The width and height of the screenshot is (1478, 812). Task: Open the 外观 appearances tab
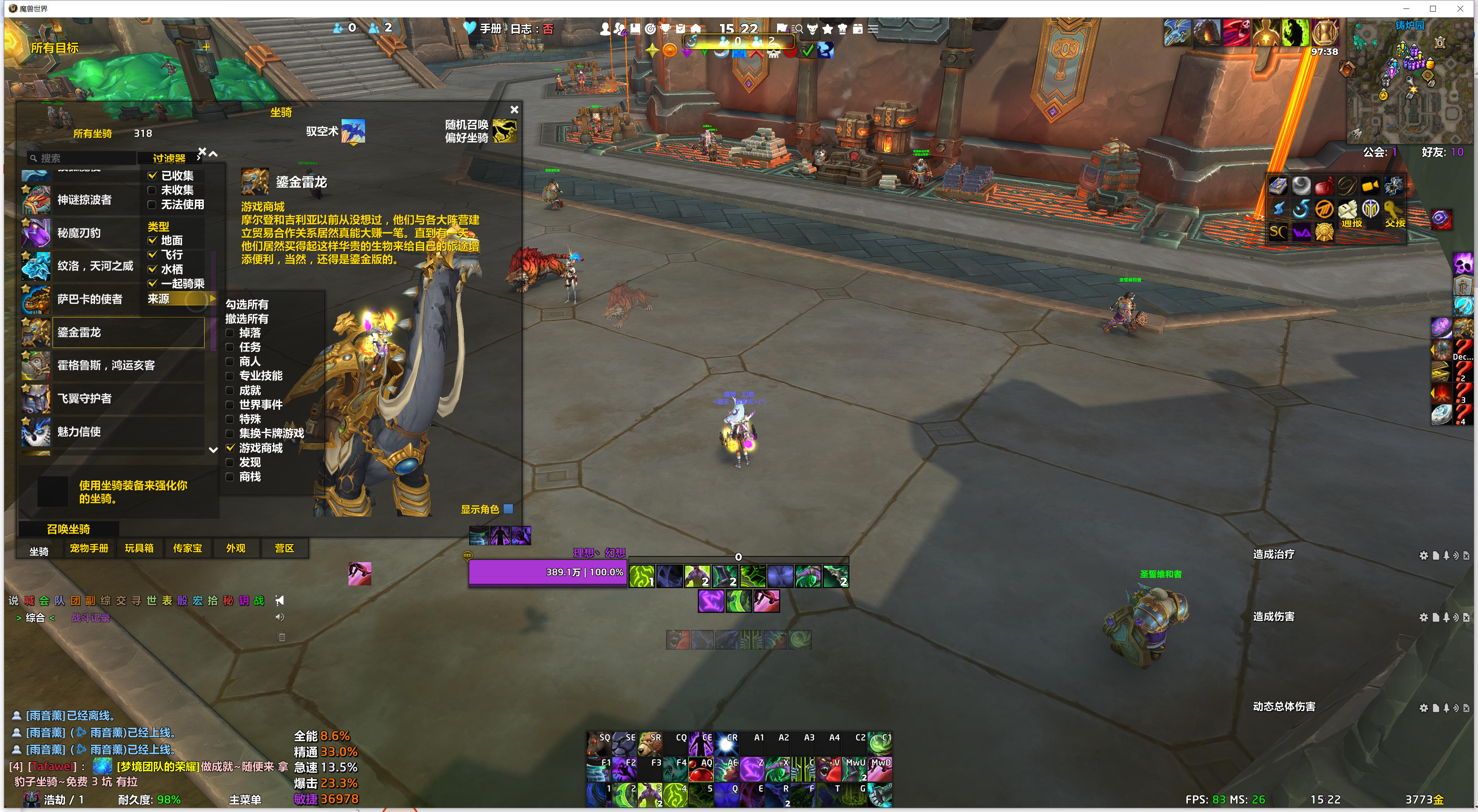(x=235, y=548)
